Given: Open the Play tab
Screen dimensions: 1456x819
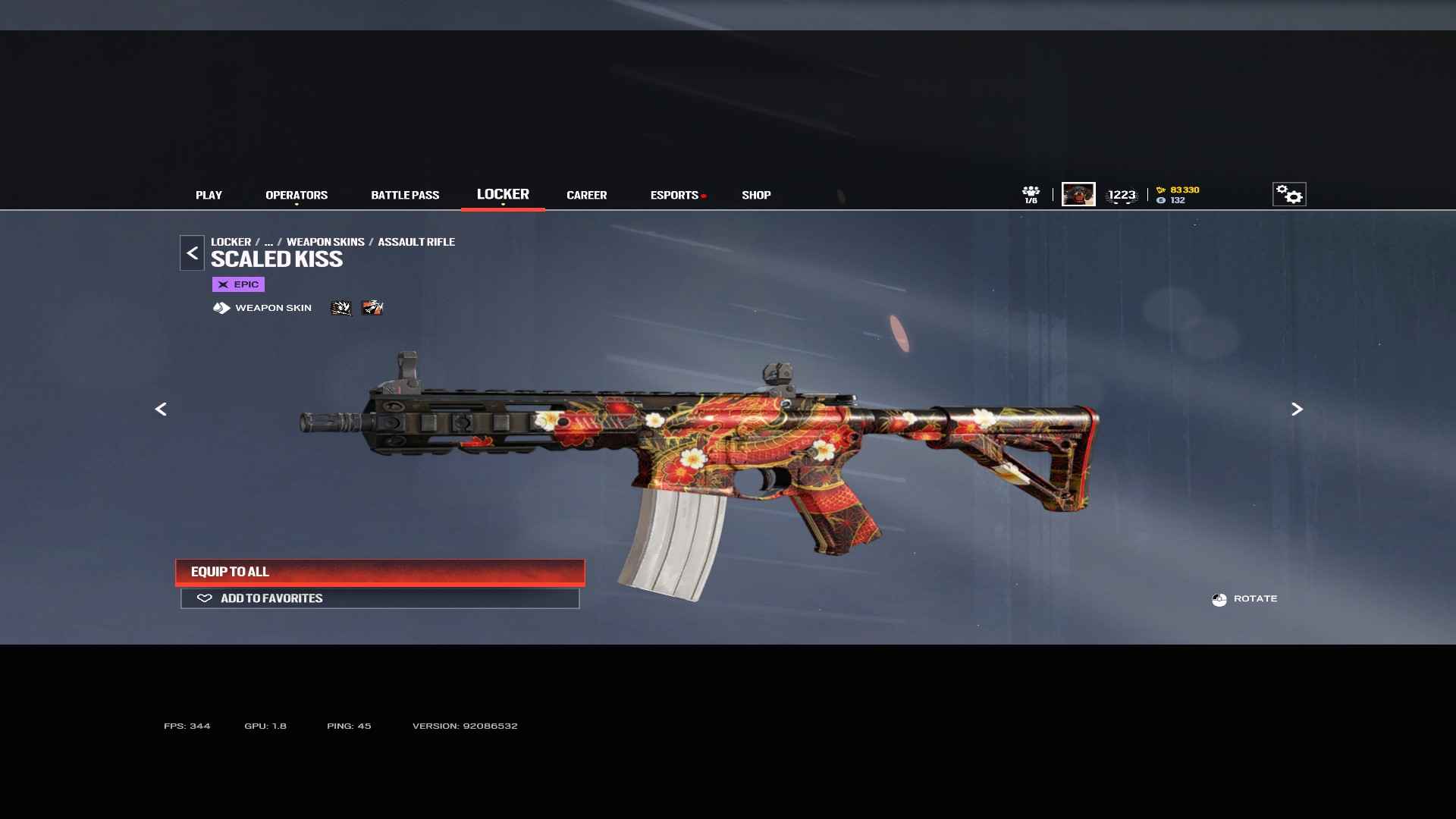Looking at the screenshot, I should (x=209, y=195).
